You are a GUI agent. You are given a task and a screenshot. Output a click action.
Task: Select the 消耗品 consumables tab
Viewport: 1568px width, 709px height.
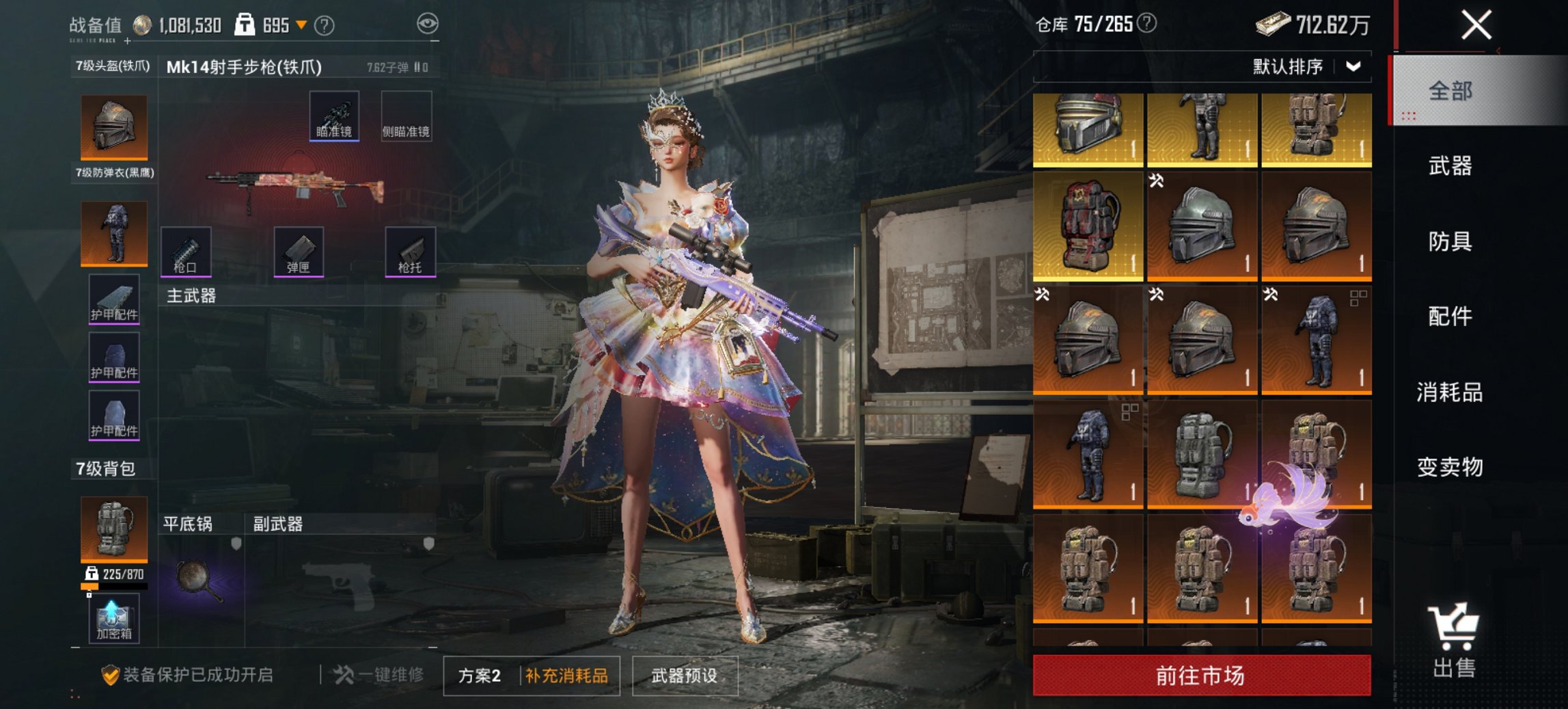1452,393
